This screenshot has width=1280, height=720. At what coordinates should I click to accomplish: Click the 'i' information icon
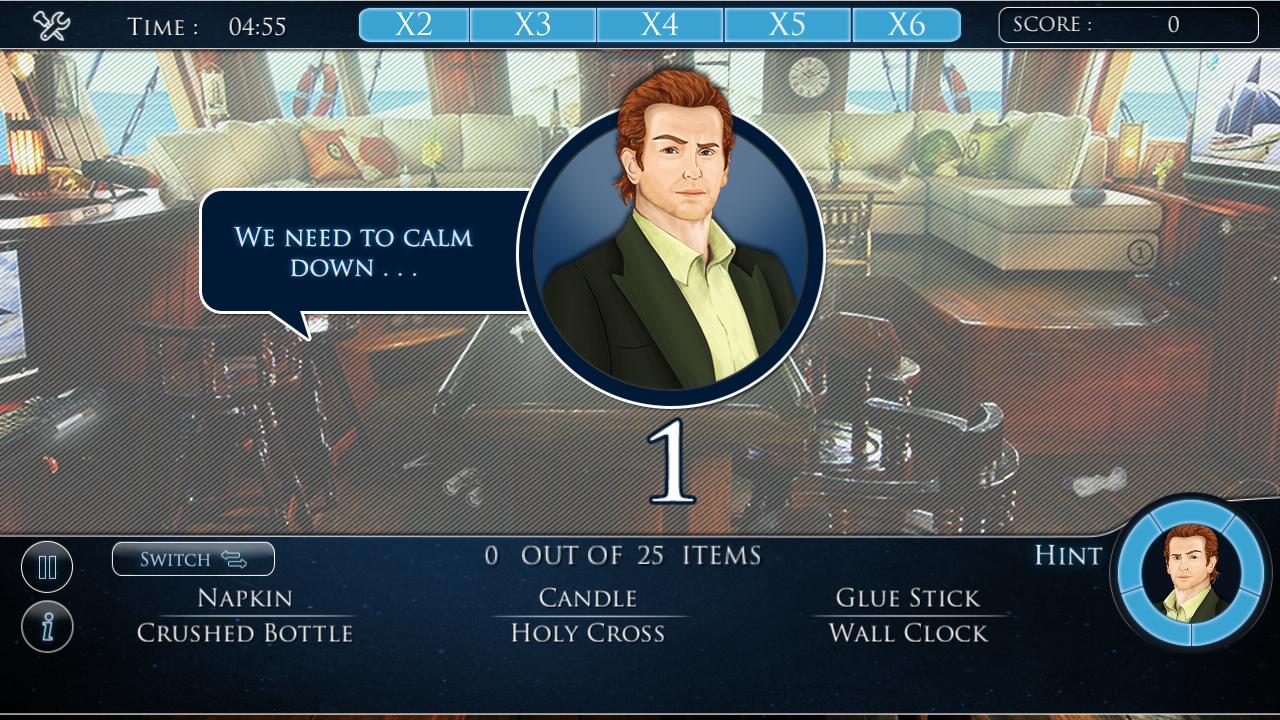[47, 625]
